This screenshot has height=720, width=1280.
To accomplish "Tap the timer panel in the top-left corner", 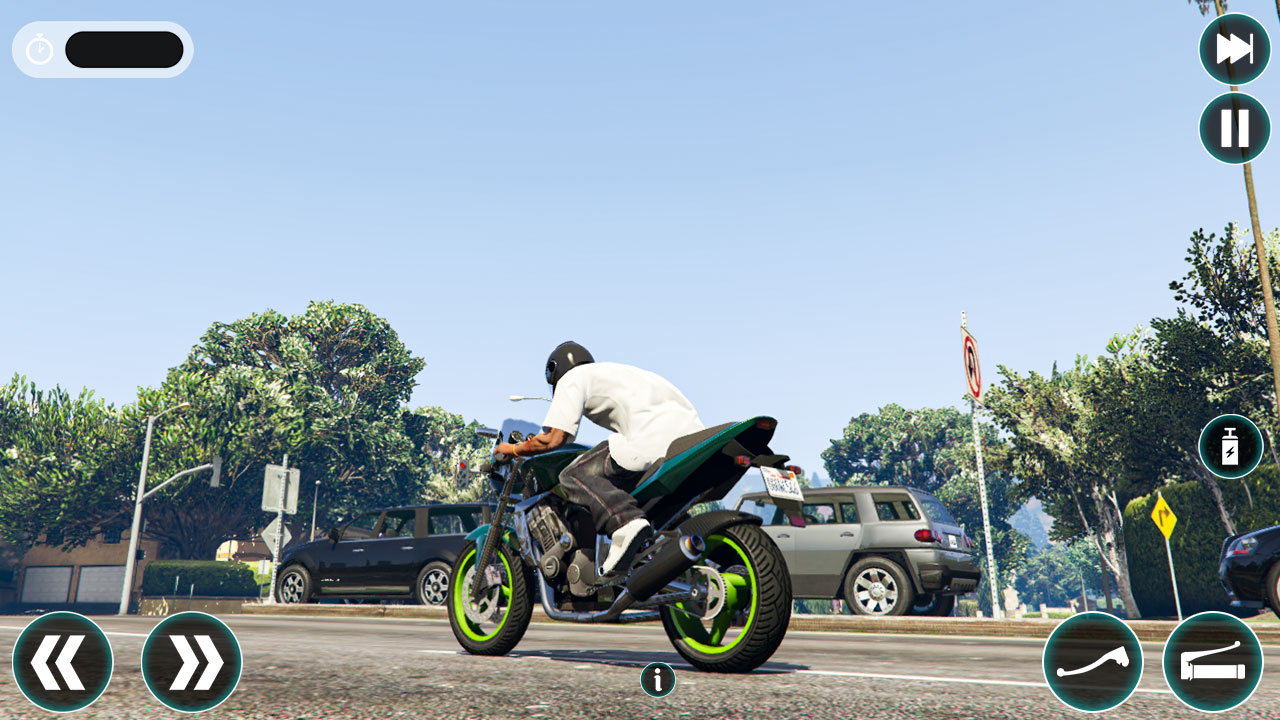I will (100, 48).
